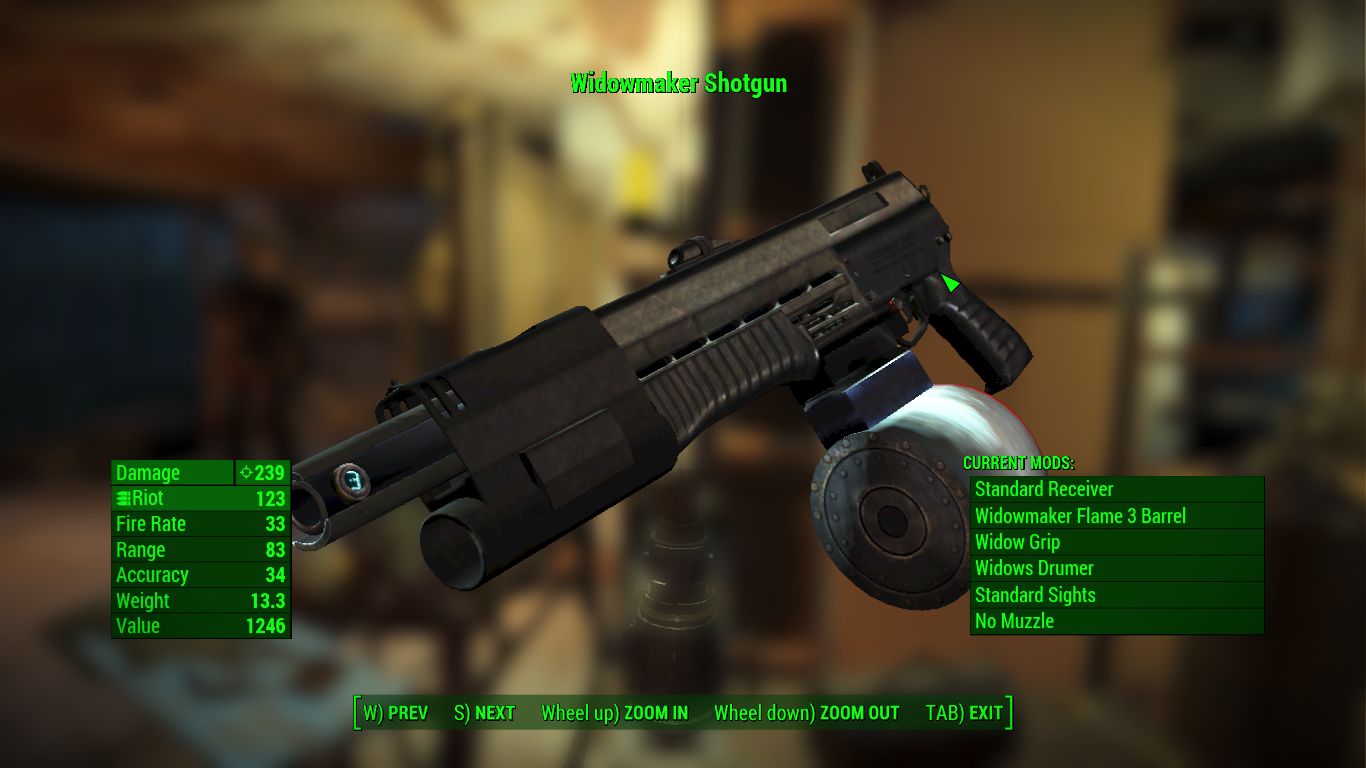Select the ZOOM OUT button
Screen dimensions: 1366x768
(806, 713)
